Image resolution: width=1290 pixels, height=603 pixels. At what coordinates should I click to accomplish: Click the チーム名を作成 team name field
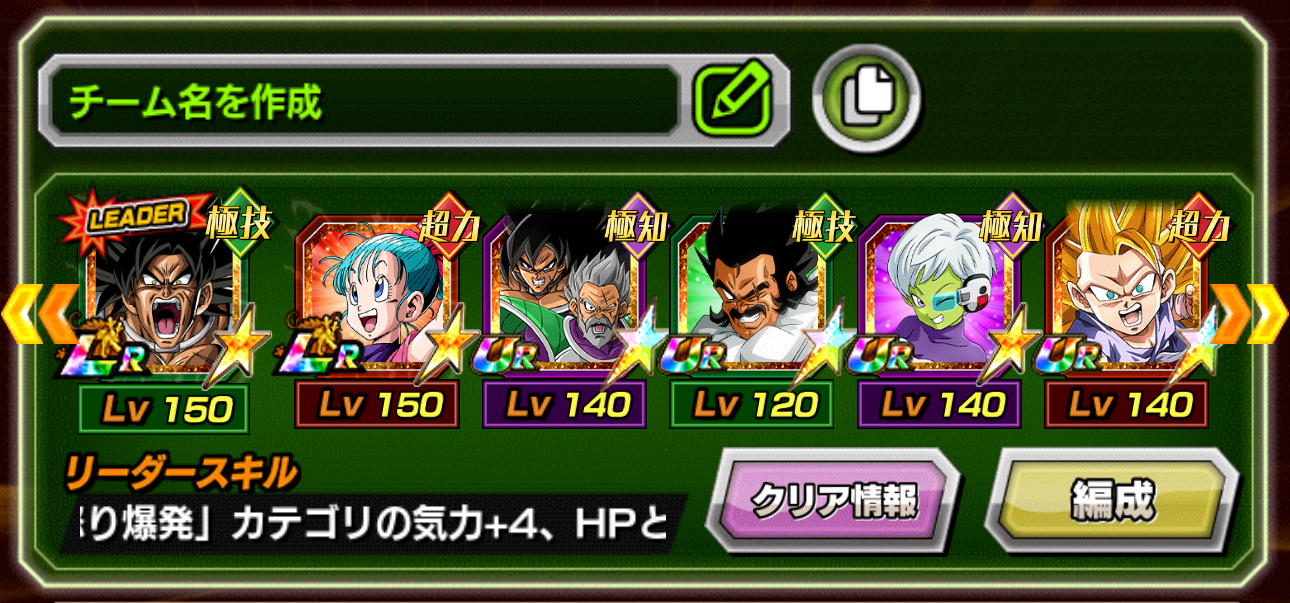pyautogui.click(x=360, y=101)
